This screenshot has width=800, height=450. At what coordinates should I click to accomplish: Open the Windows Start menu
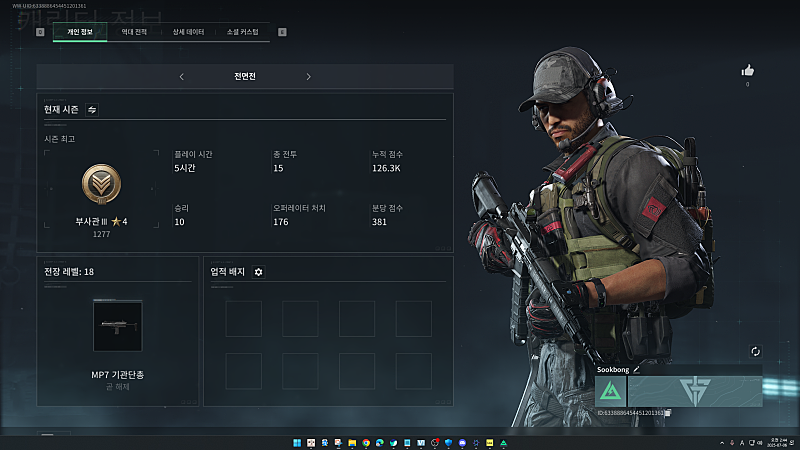295,442
